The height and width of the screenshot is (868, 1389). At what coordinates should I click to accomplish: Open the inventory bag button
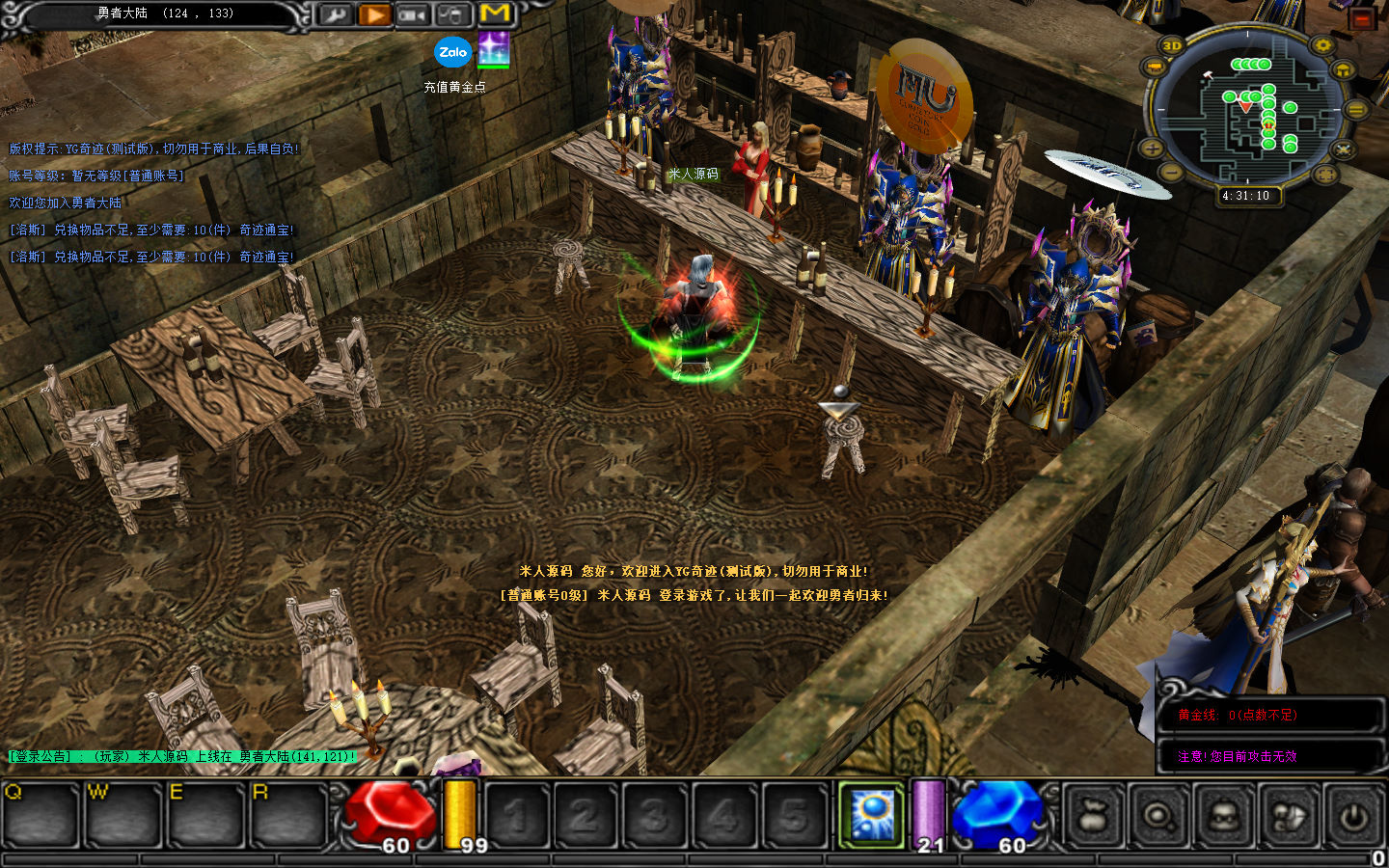[1093, 816]
